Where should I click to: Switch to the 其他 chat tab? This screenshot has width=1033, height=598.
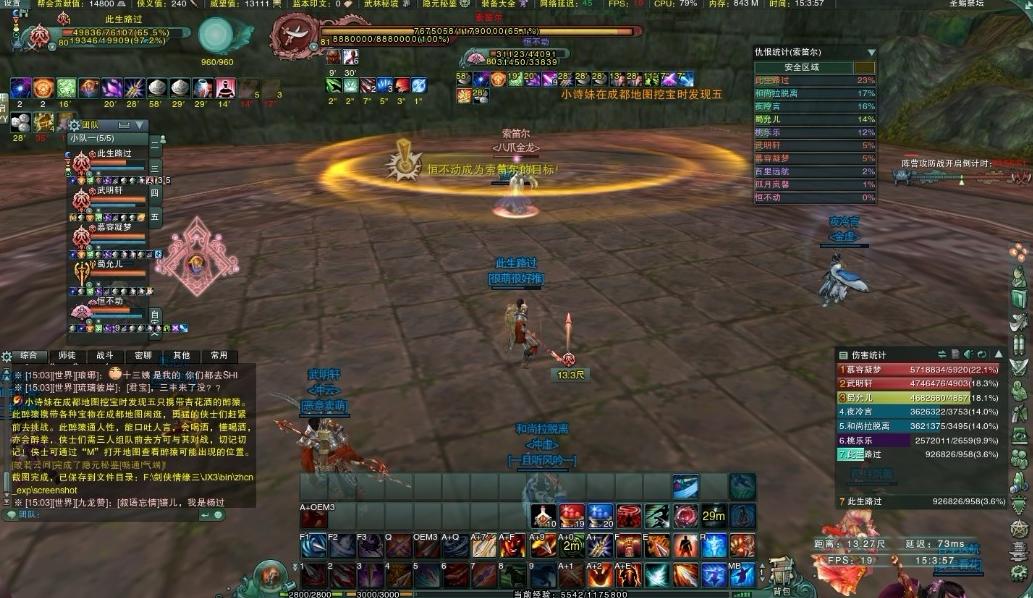point(180,355)
